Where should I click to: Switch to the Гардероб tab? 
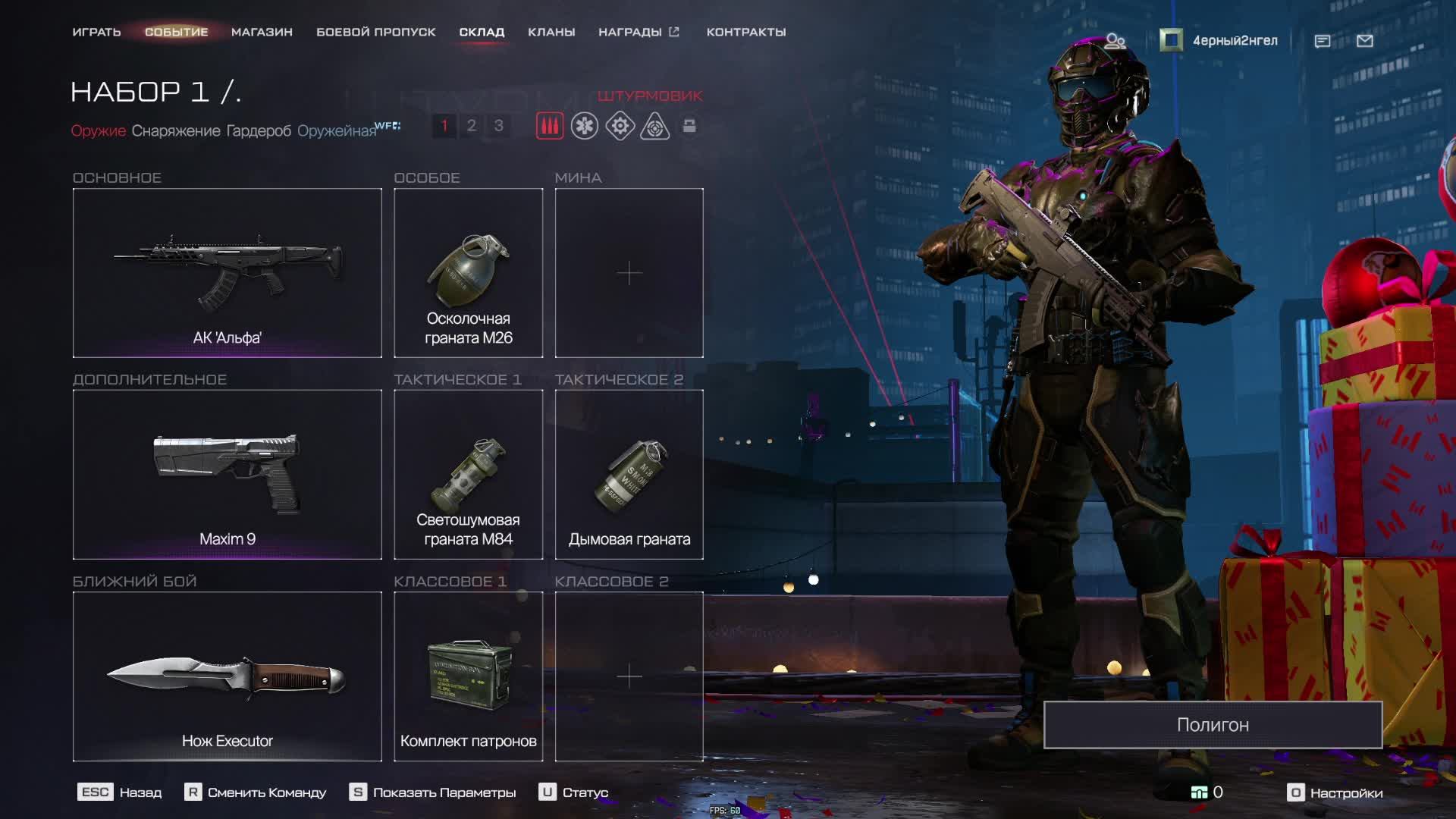point(259,130)
